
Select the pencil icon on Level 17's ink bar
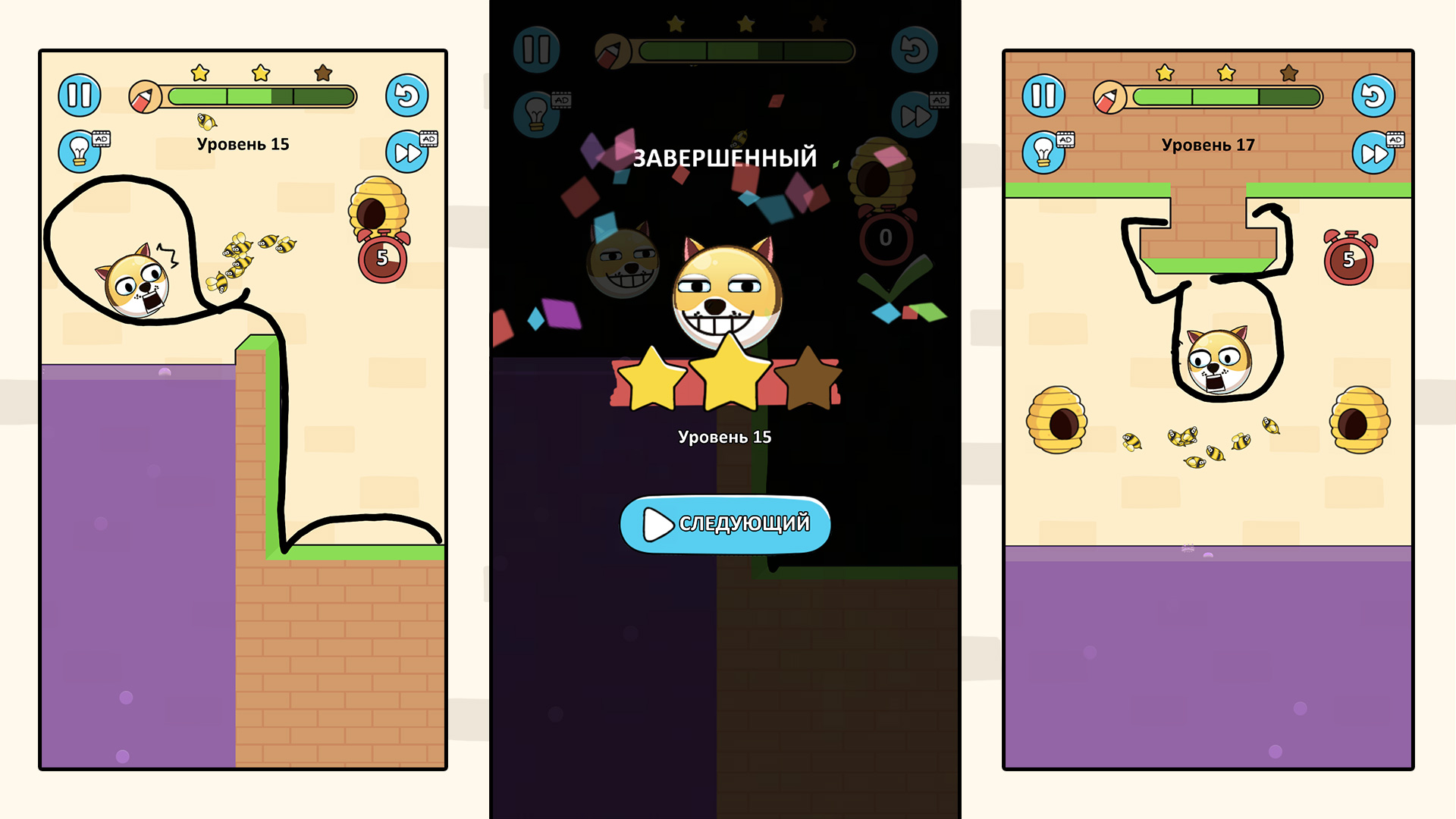click(x=1110, y=96)
